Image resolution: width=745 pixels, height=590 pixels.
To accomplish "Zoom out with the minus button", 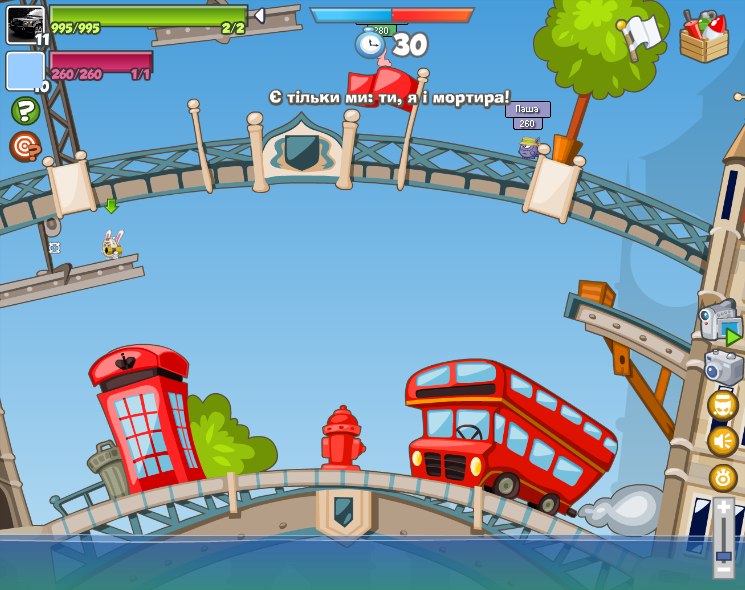I will [724, 568].
